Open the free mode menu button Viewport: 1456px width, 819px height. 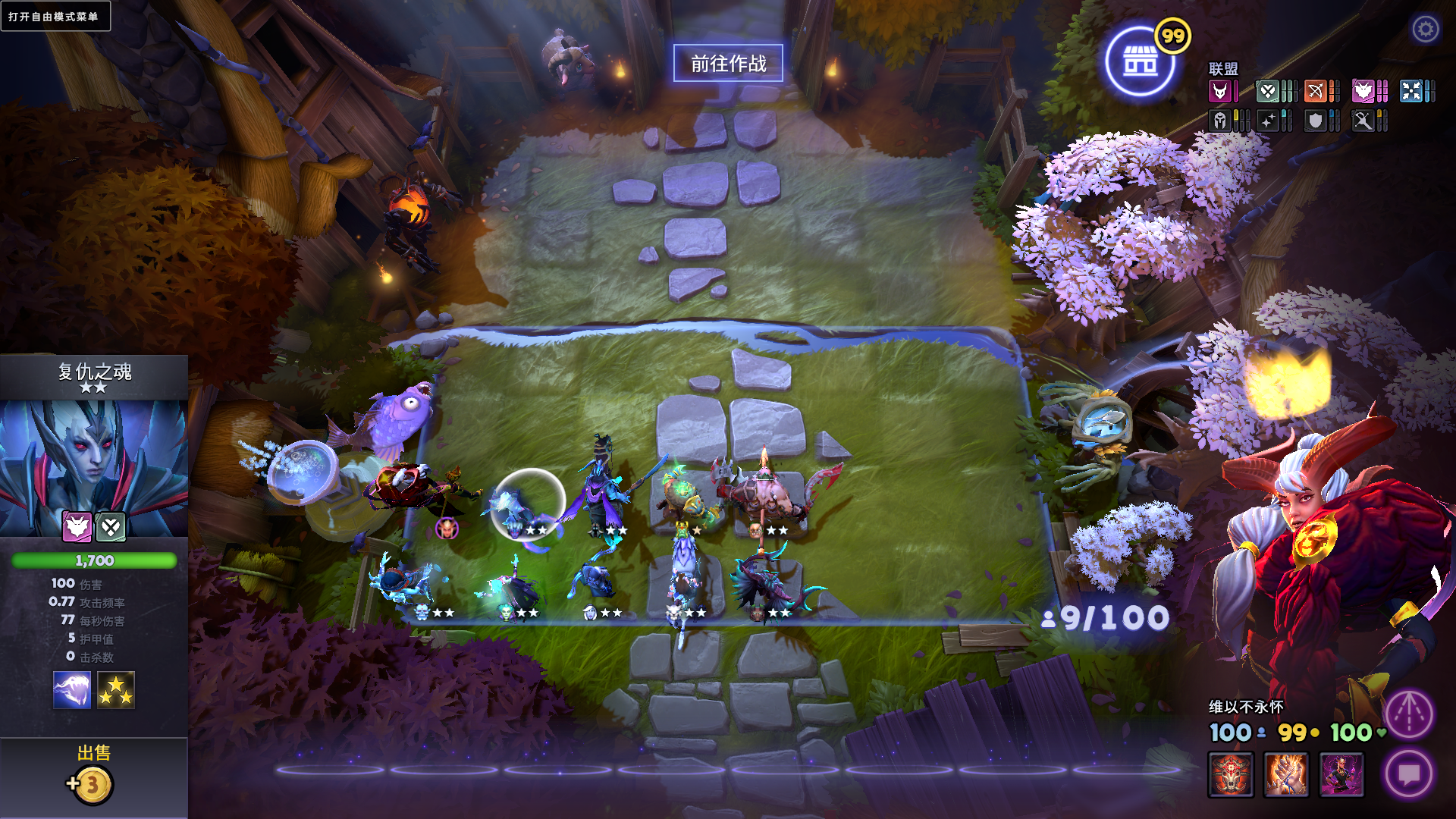55,16
